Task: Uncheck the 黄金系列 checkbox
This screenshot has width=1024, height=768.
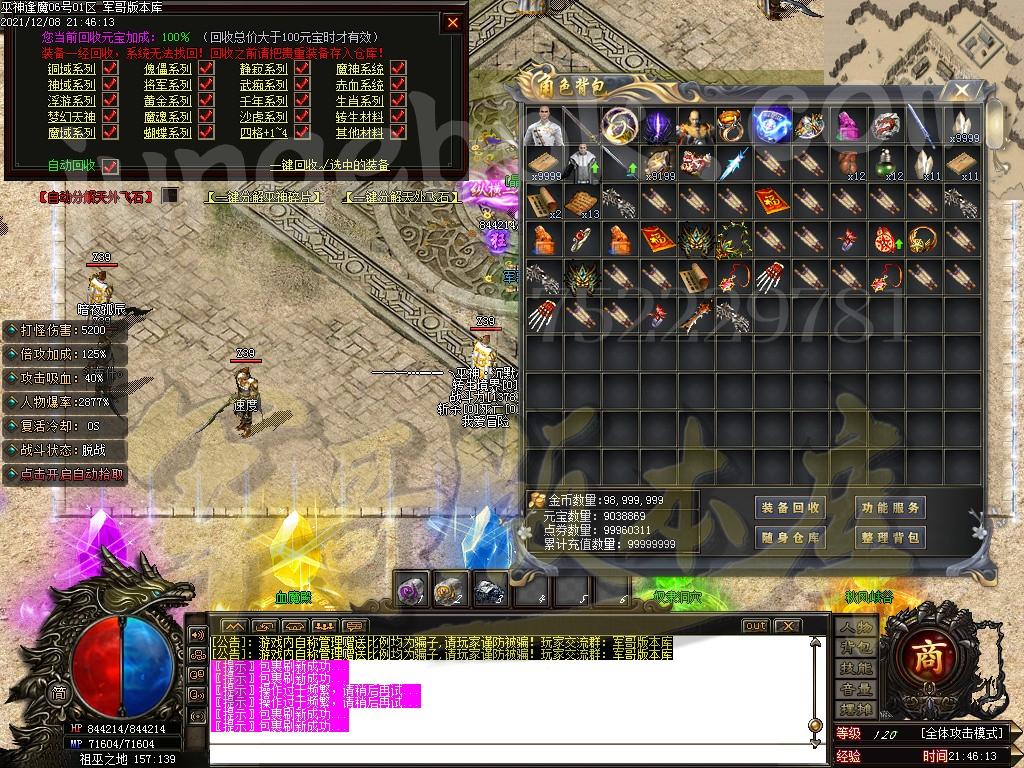Action: tap(206, 101)
